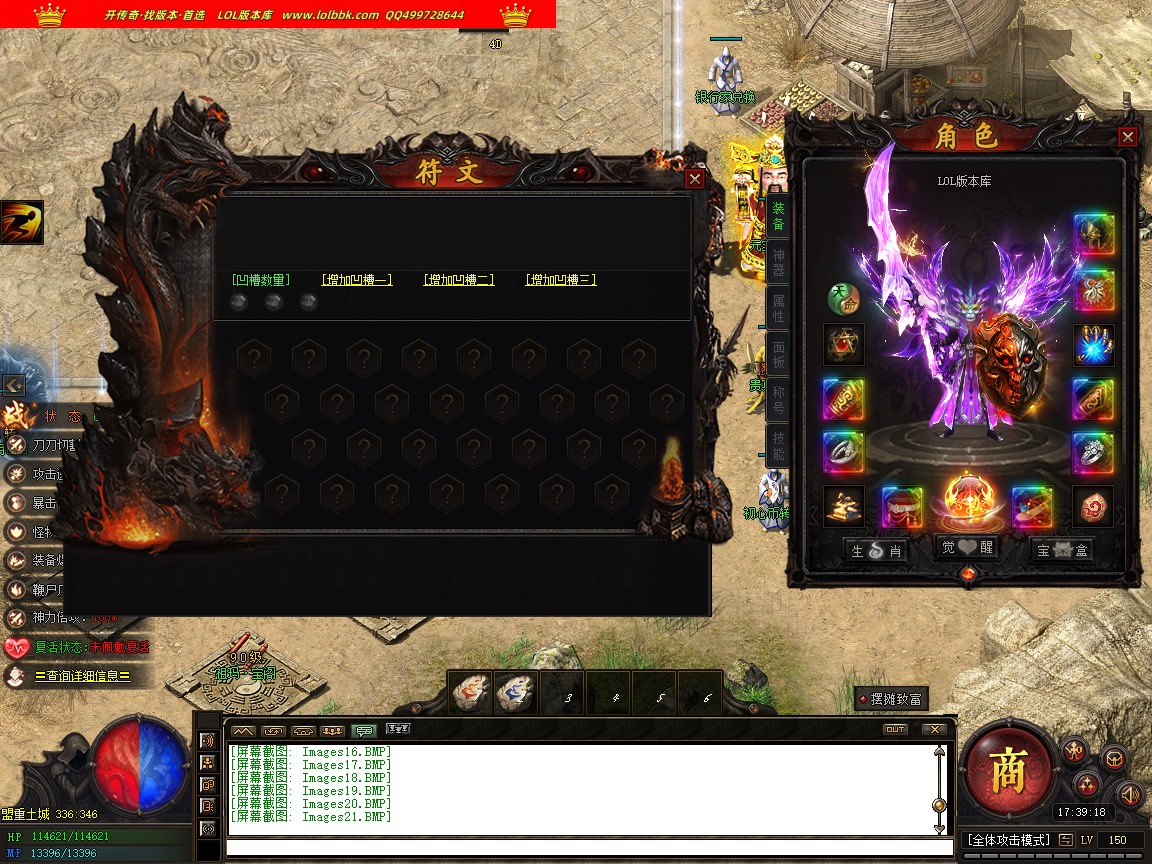This screenshot has width=1152, height=864.
Task: Switch to the 神器 tab
Action: click(778, 263)
